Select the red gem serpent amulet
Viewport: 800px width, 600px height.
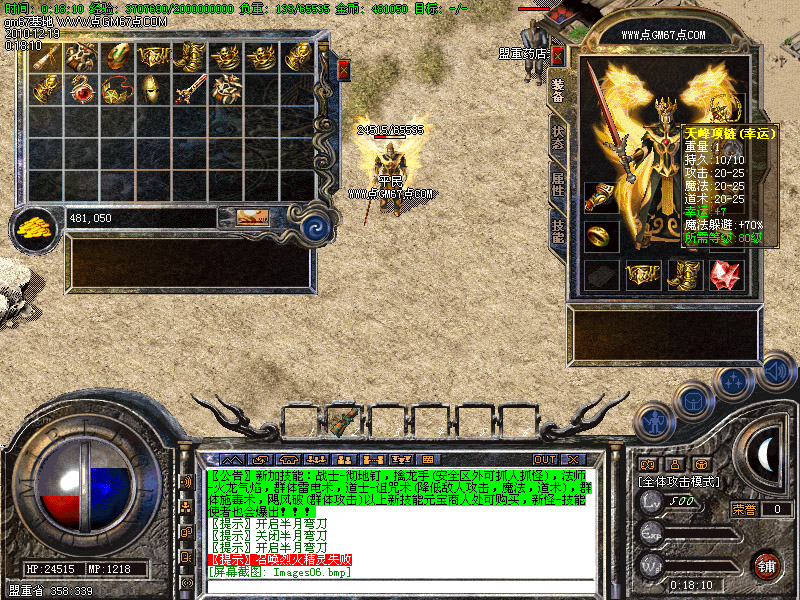[82, 90]
